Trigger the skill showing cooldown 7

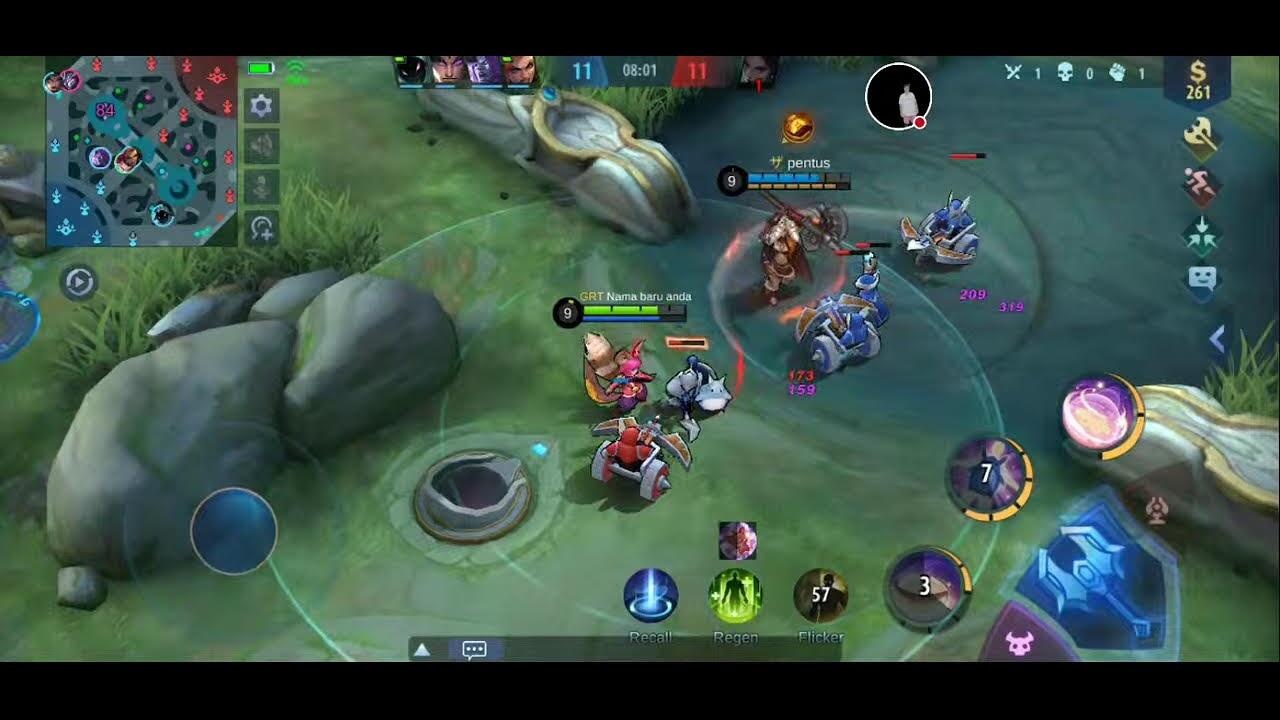tap(987, 475)
